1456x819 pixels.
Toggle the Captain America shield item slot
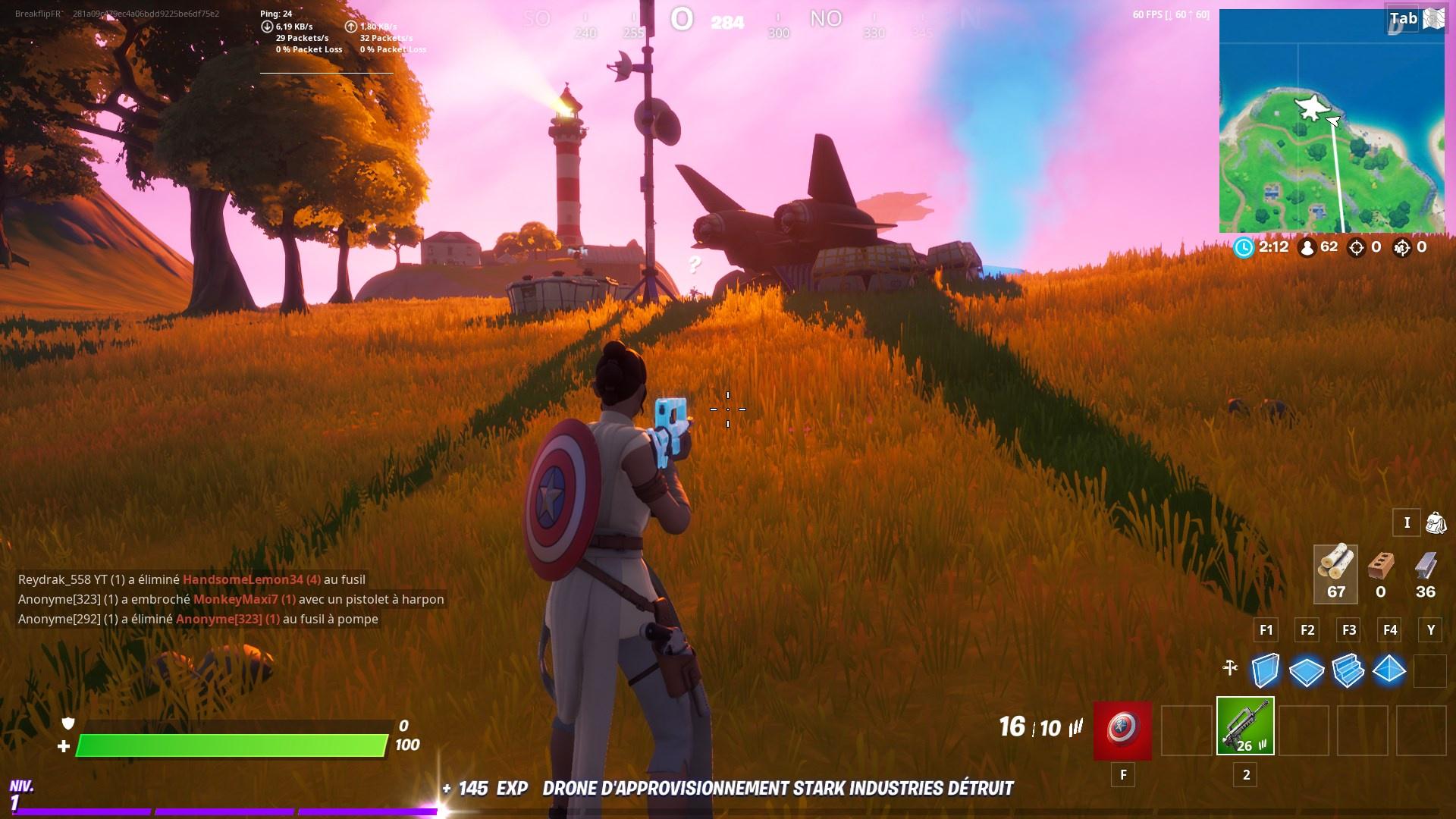(x=1121, y=732)
